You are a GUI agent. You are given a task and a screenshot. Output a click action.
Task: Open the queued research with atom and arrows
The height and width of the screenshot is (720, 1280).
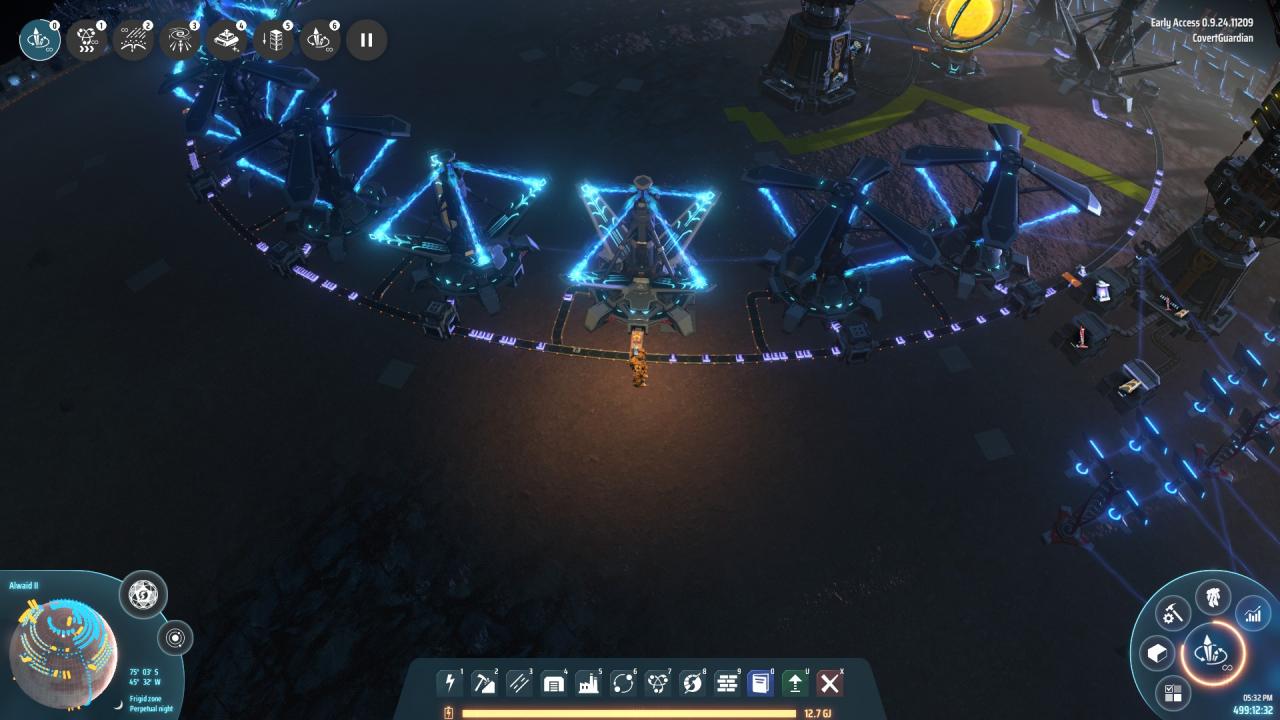coord(87,40)
